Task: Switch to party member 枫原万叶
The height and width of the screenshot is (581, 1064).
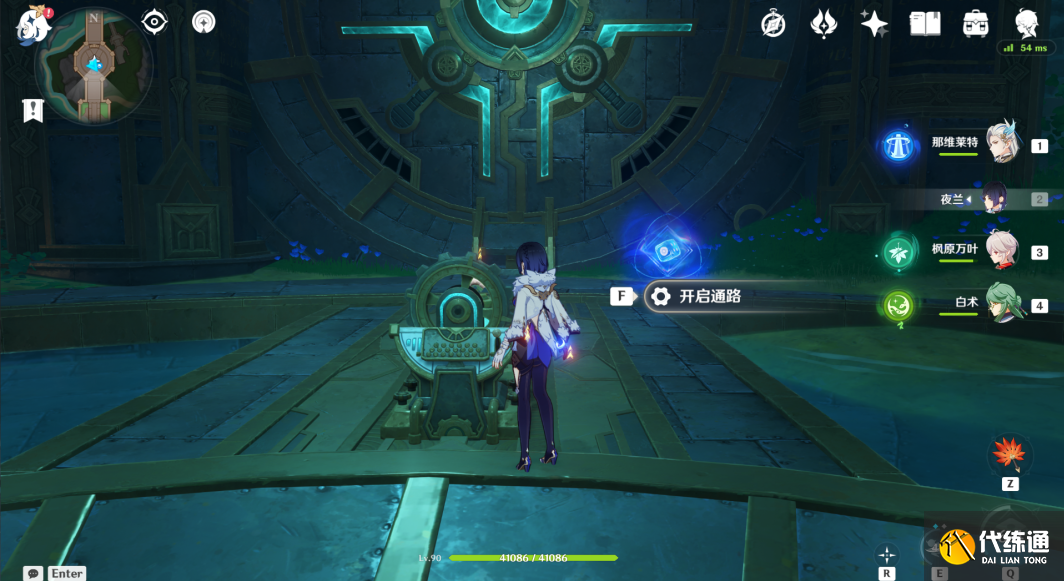Action: point(1001,251)
